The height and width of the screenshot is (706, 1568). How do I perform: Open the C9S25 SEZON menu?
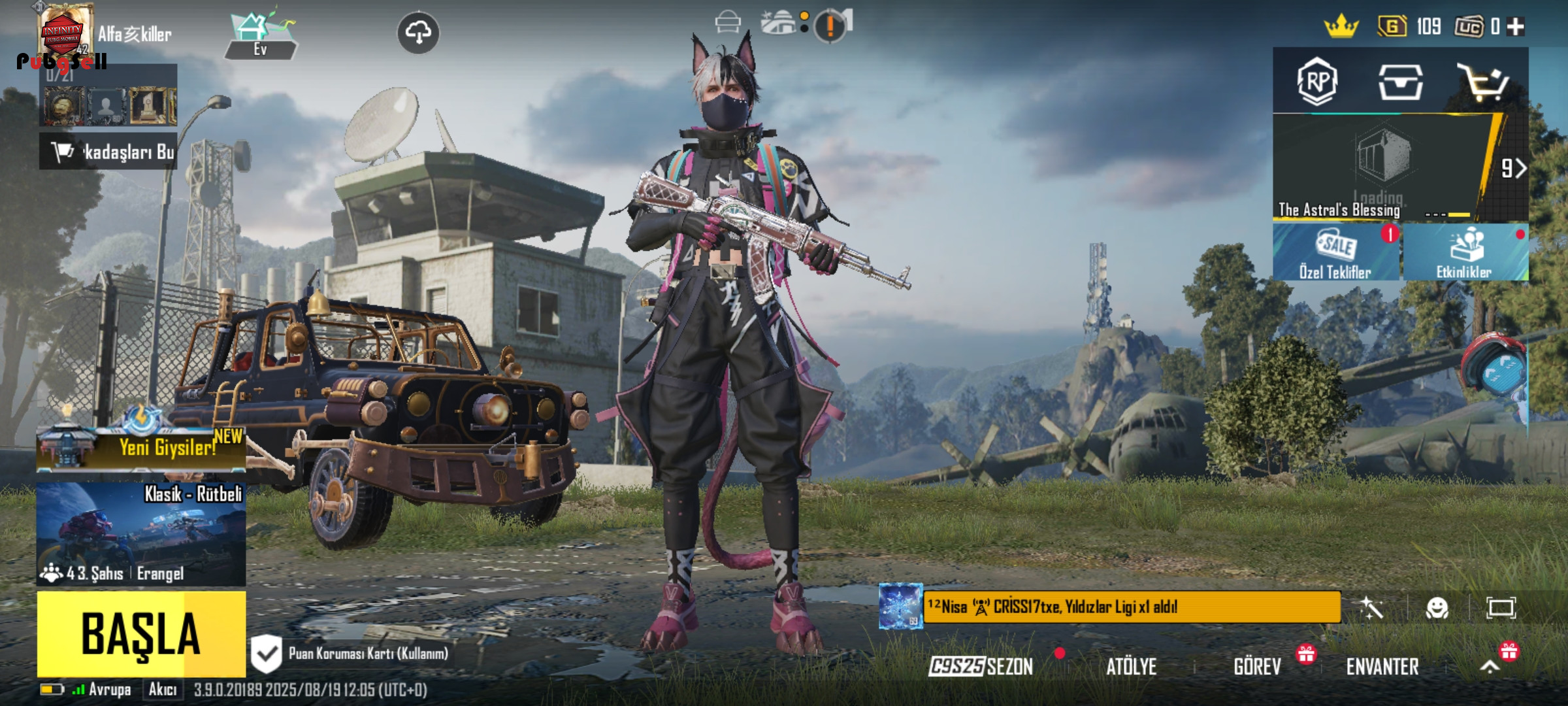[981, 666]
